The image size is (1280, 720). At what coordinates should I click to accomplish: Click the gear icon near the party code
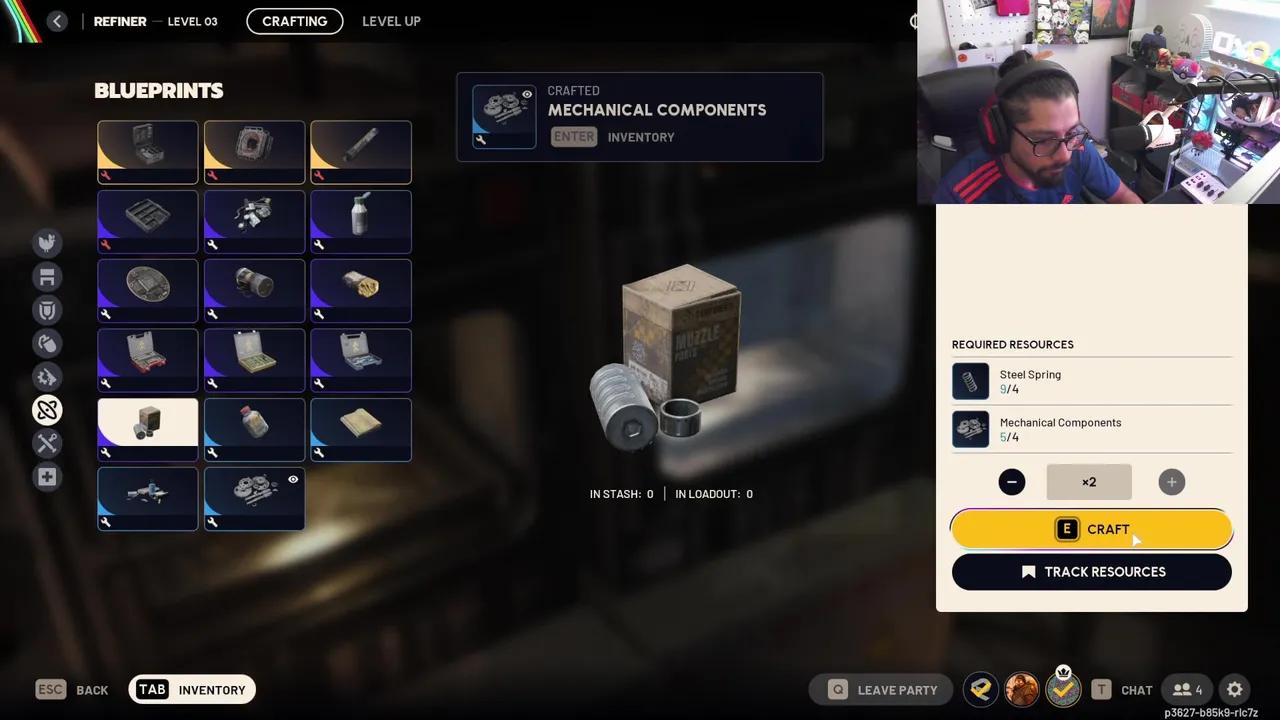(x=1234, y=689)
